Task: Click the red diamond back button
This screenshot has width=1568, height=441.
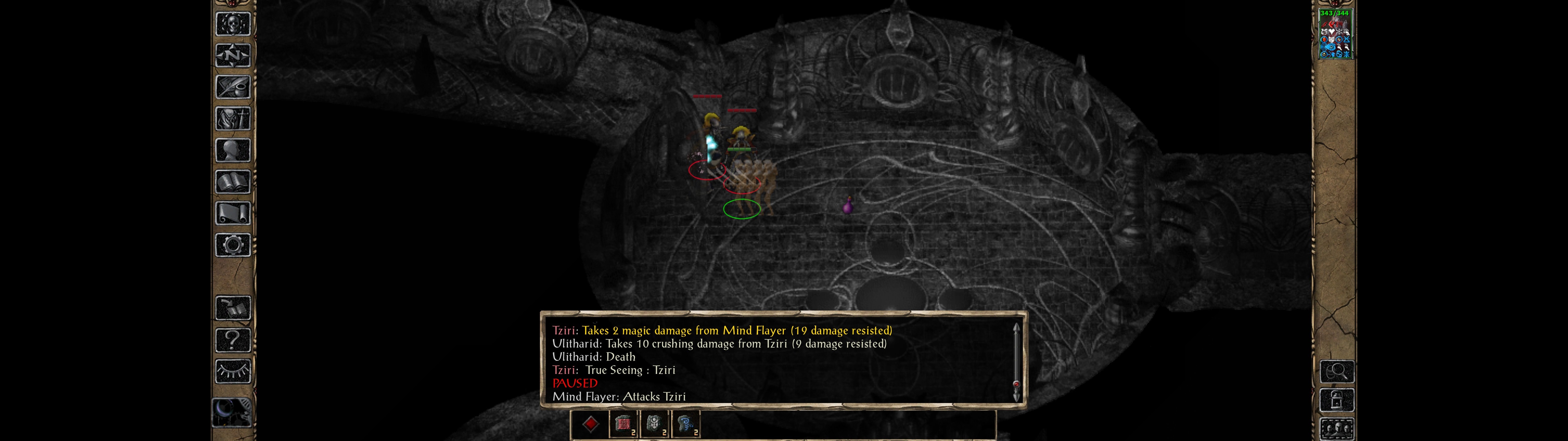Action: point(590,424)
